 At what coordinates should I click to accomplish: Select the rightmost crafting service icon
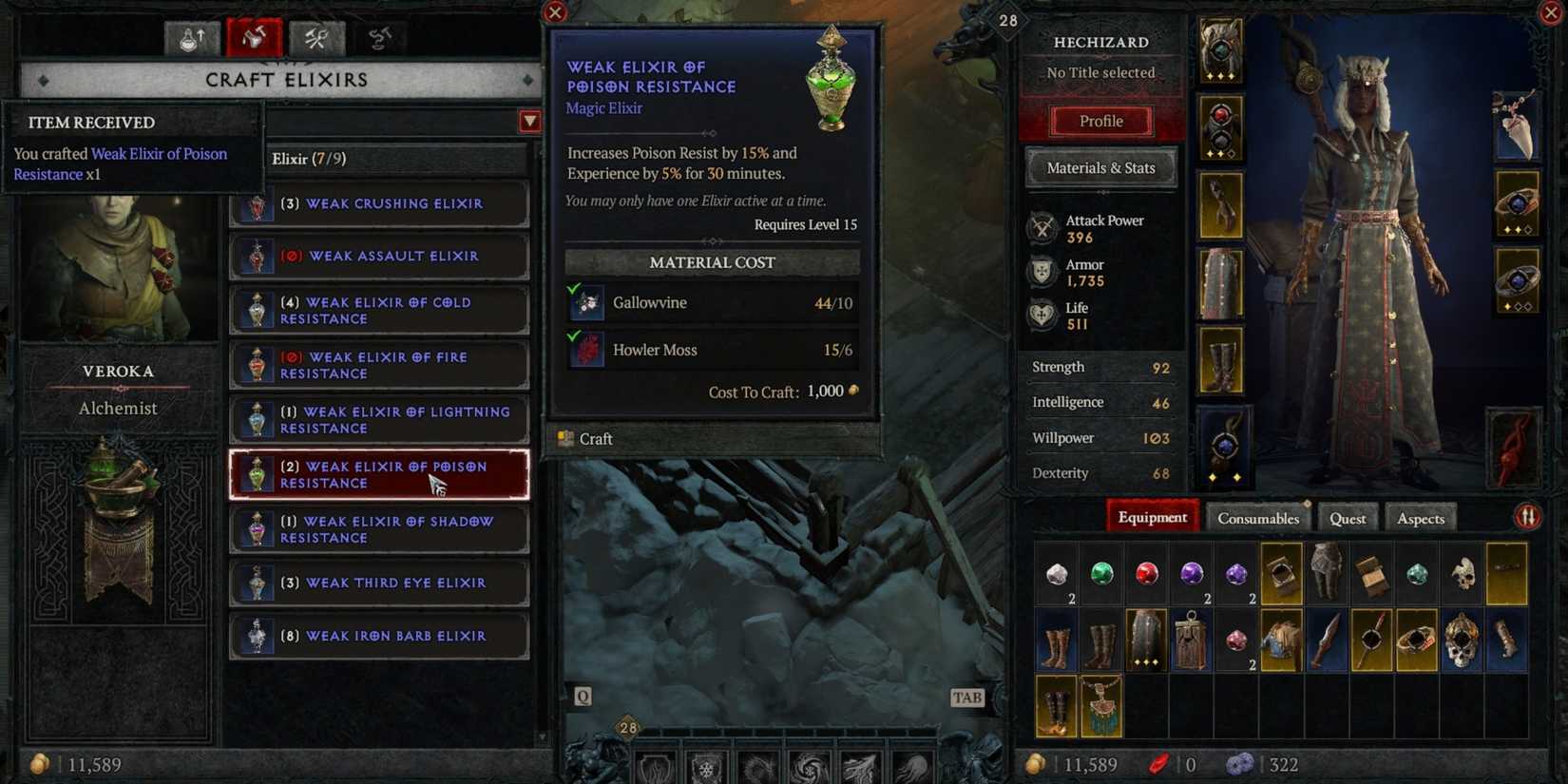point(380,38)
